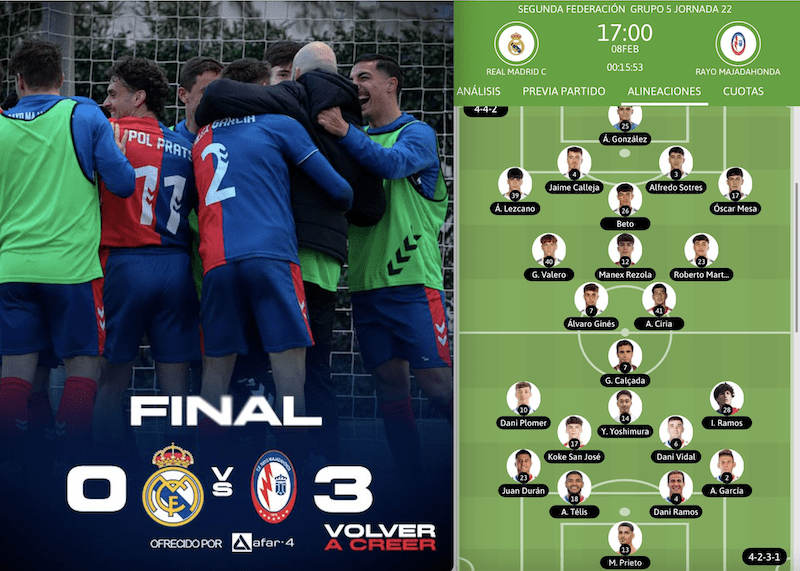Select Koke San José in lineup
The height and width of the screenshot is (571, 800).
click(574, 431)
